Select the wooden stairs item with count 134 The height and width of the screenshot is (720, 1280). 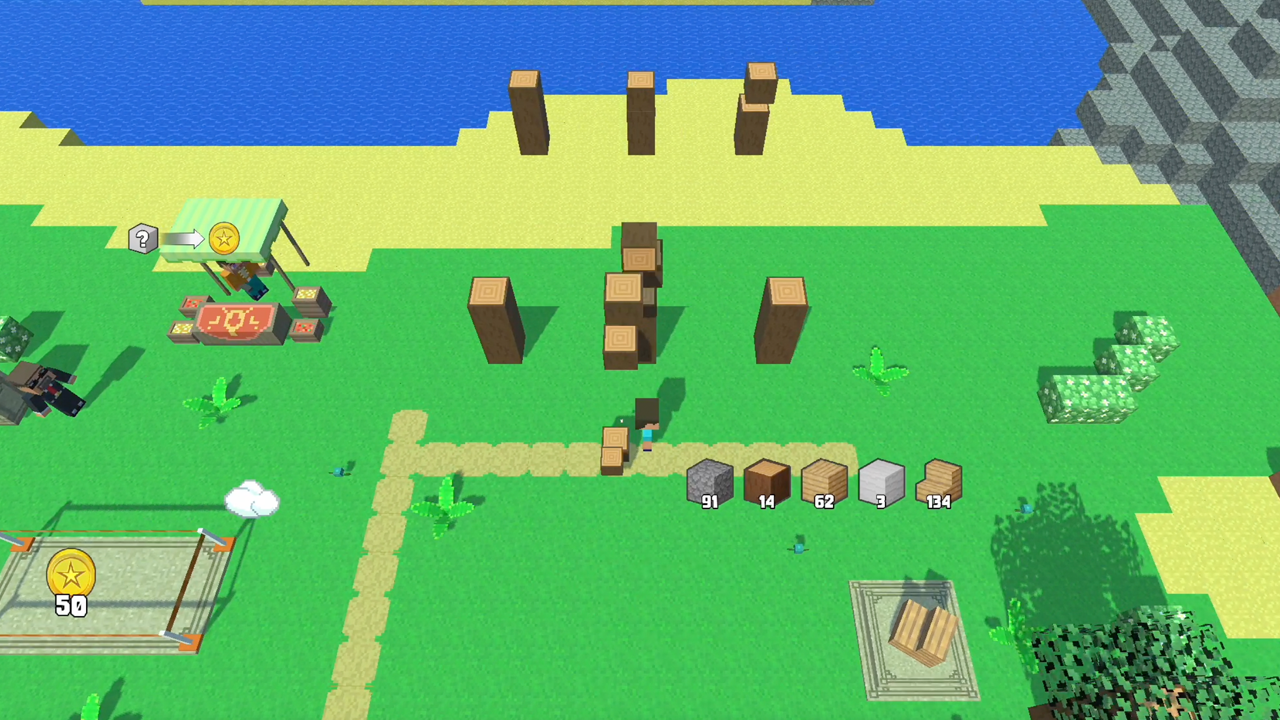(938, 483)
